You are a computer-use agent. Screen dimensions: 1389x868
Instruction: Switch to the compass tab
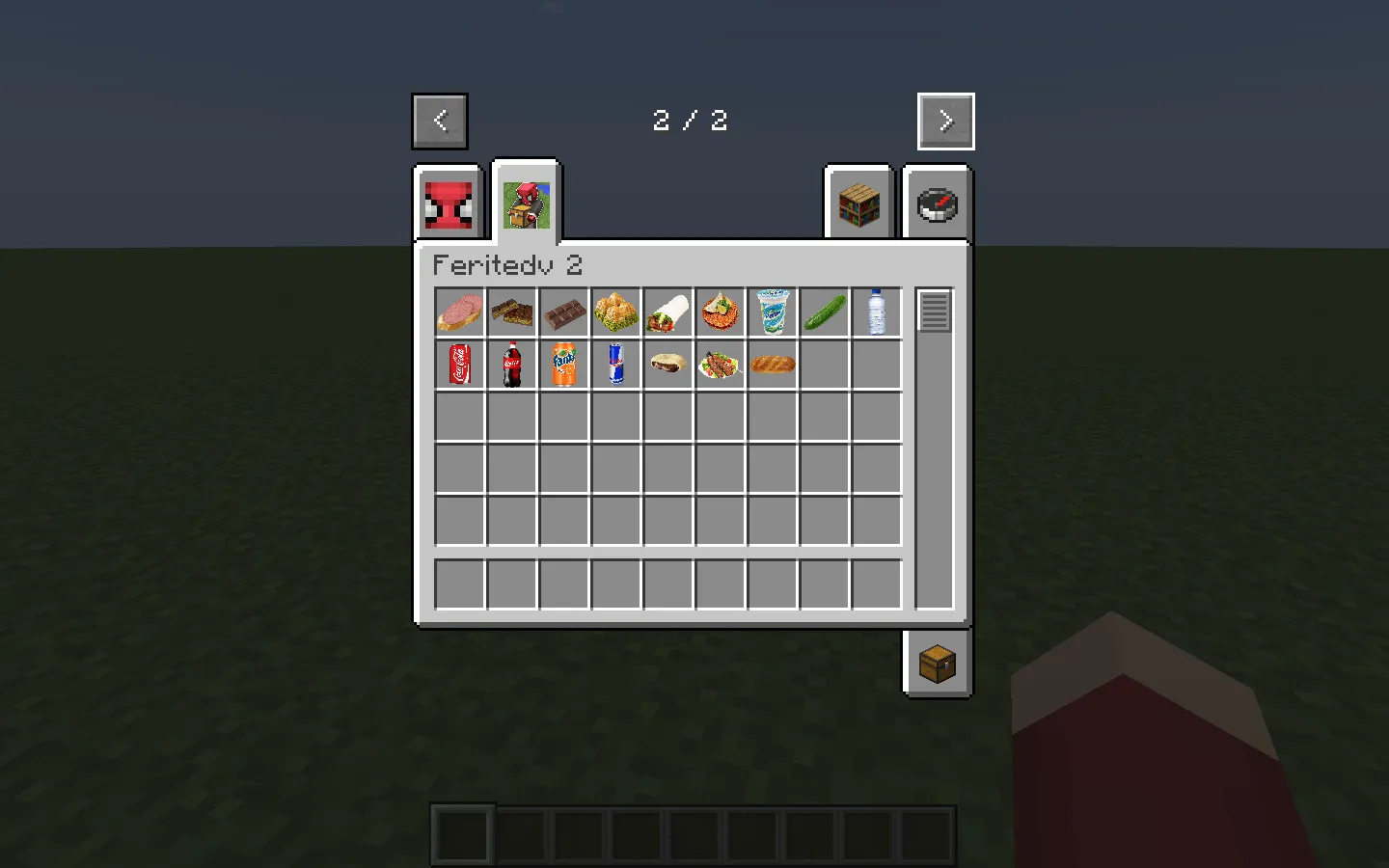937,203
